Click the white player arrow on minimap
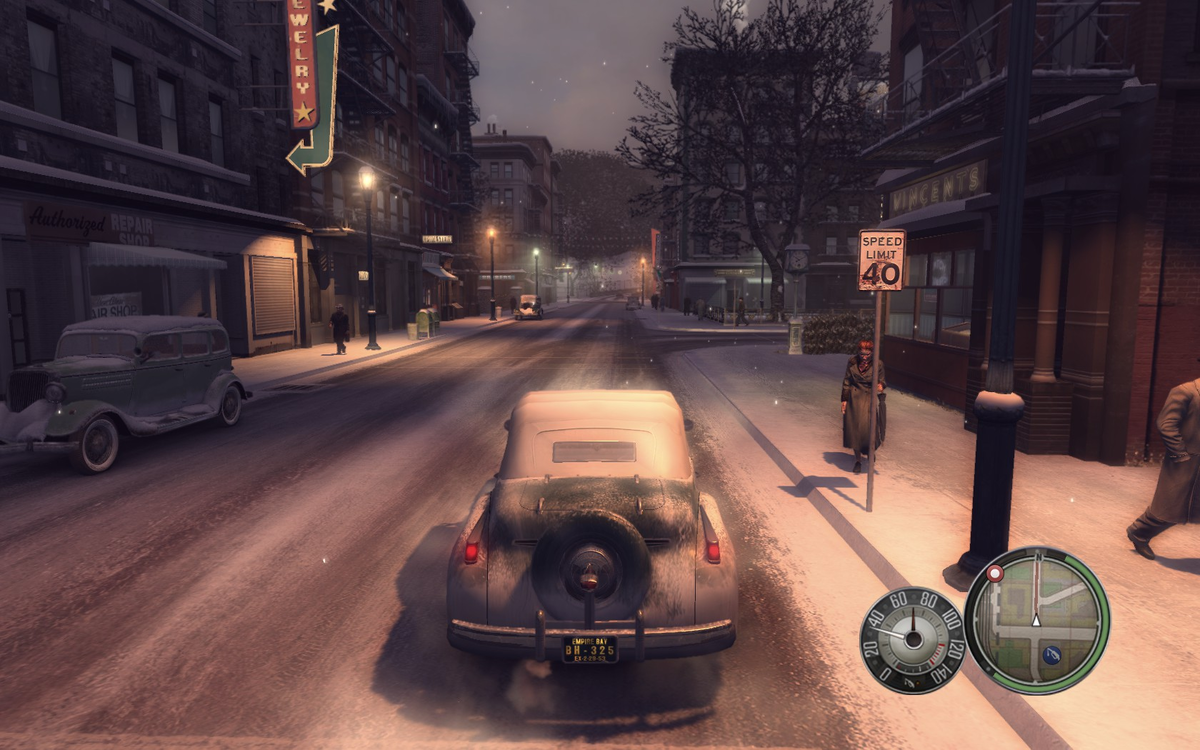The image size is (1200, 750). pos(1036,620)
